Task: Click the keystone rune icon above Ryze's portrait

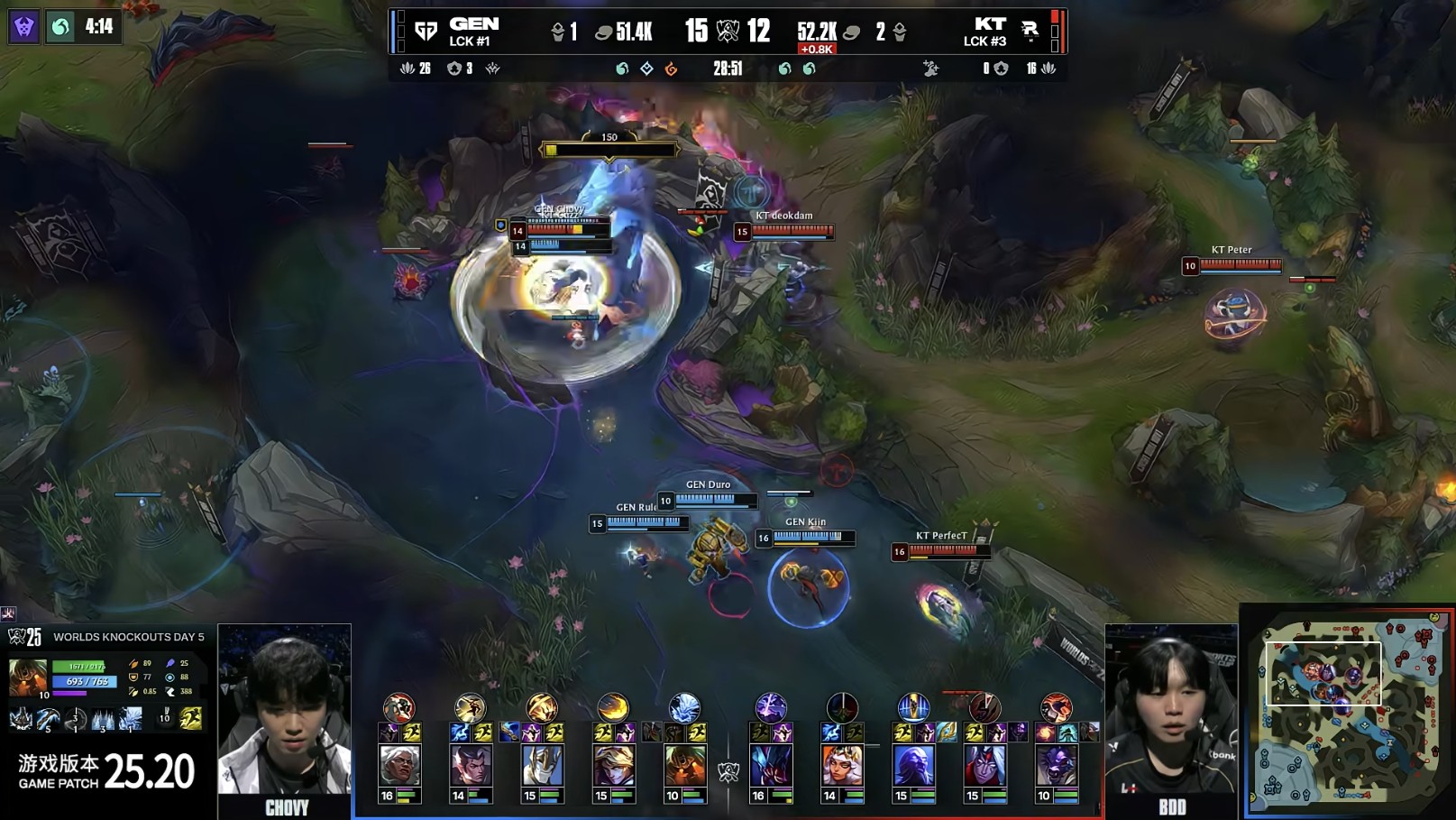Action: tap(913, 707)
